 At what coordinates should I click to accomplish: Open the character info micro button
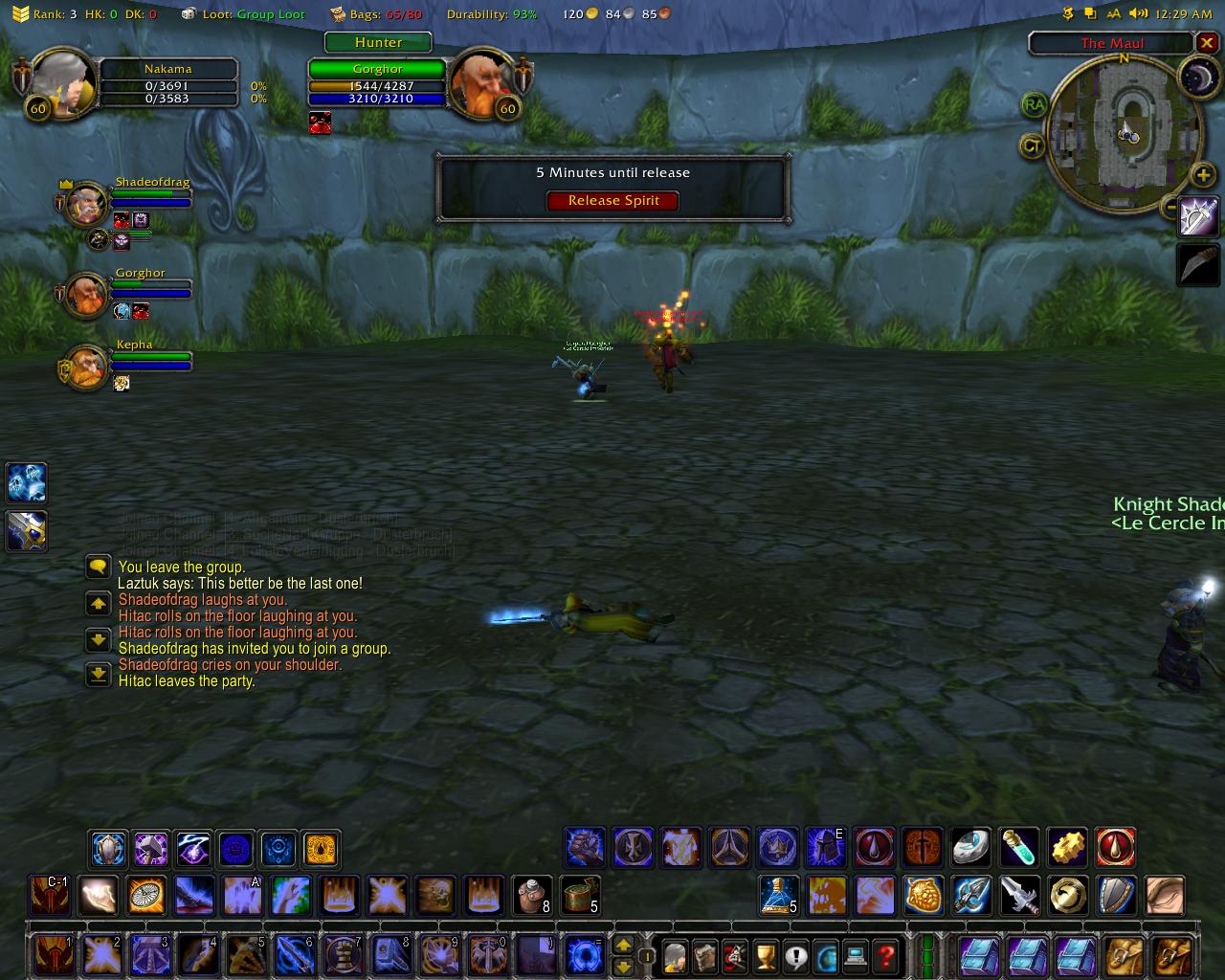click(675, 956)
